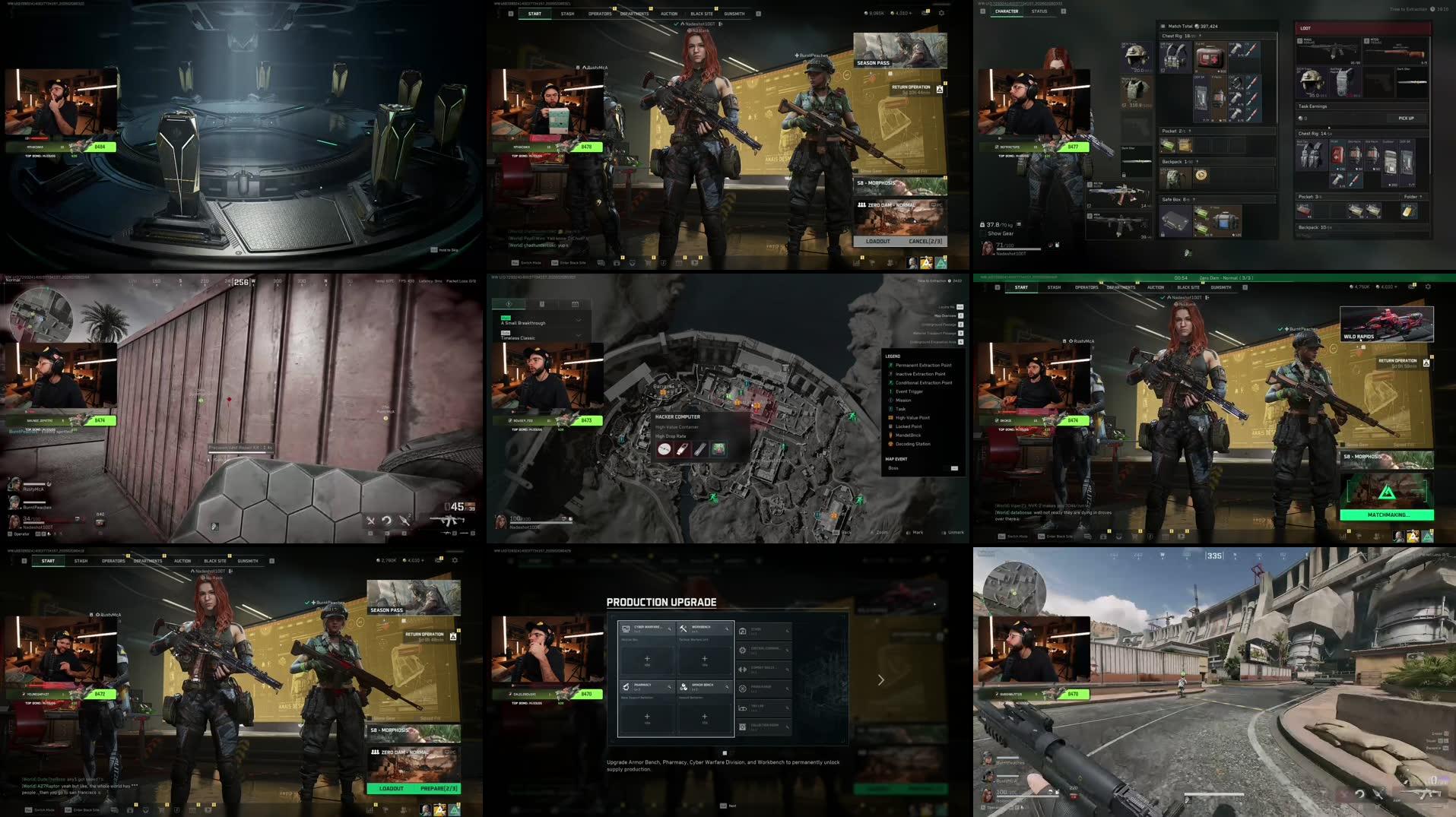Click the Permanent Extraction Point legend icon
1456x817 pixels.
(x=891, y=365)
